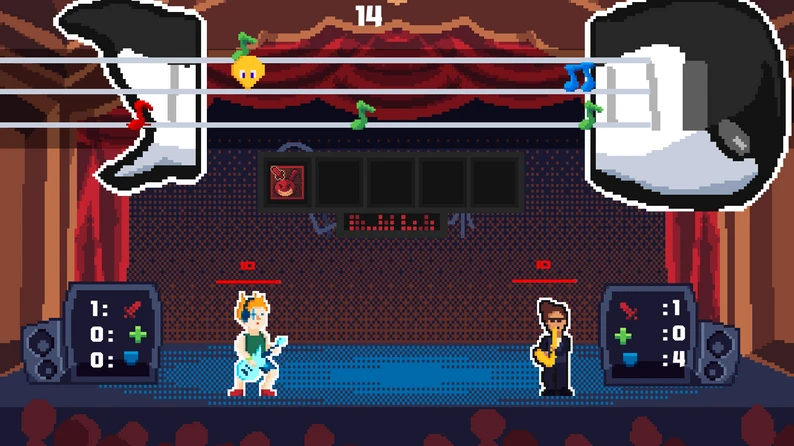794x446 pixels.
Task: Select the red devil face ability slot
Action: pyautogui.click(x=288, y=182)
